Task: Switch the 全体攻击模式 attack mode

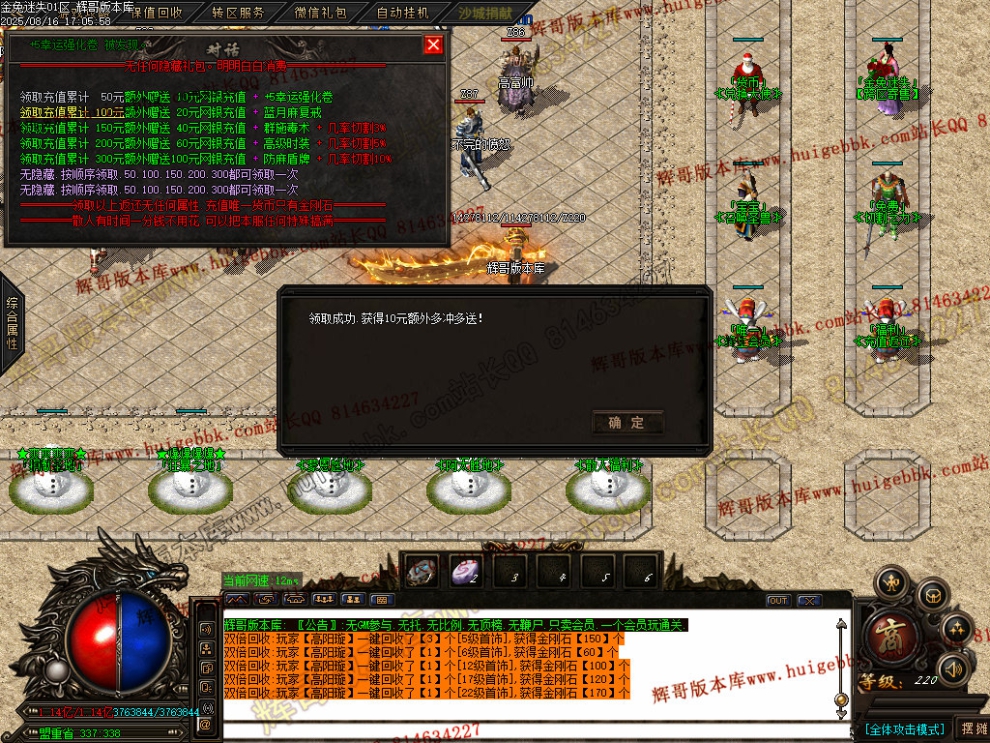Action: (x=905, y=729)
